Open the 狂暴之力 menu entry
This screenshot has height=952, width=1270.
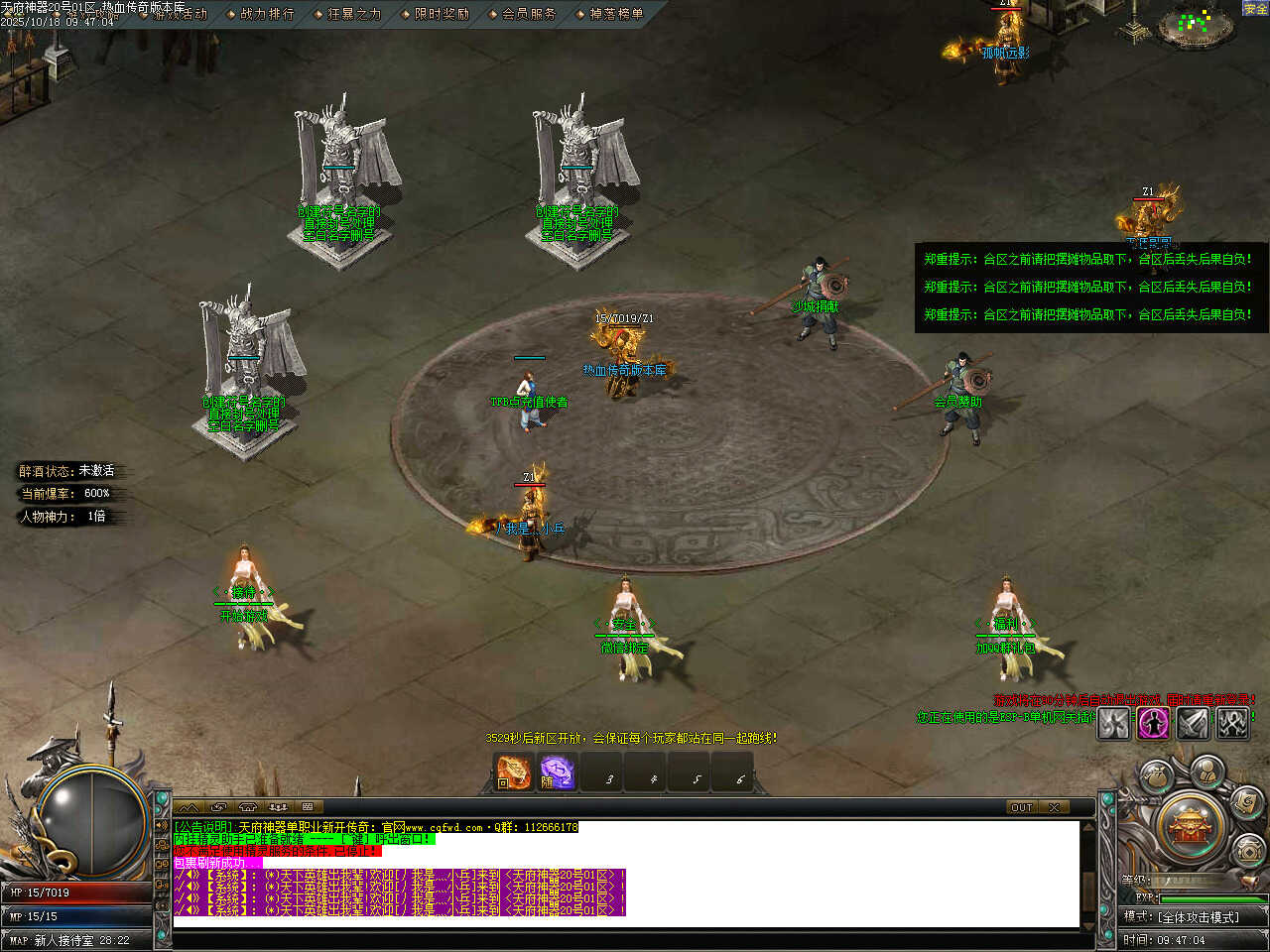354,14
